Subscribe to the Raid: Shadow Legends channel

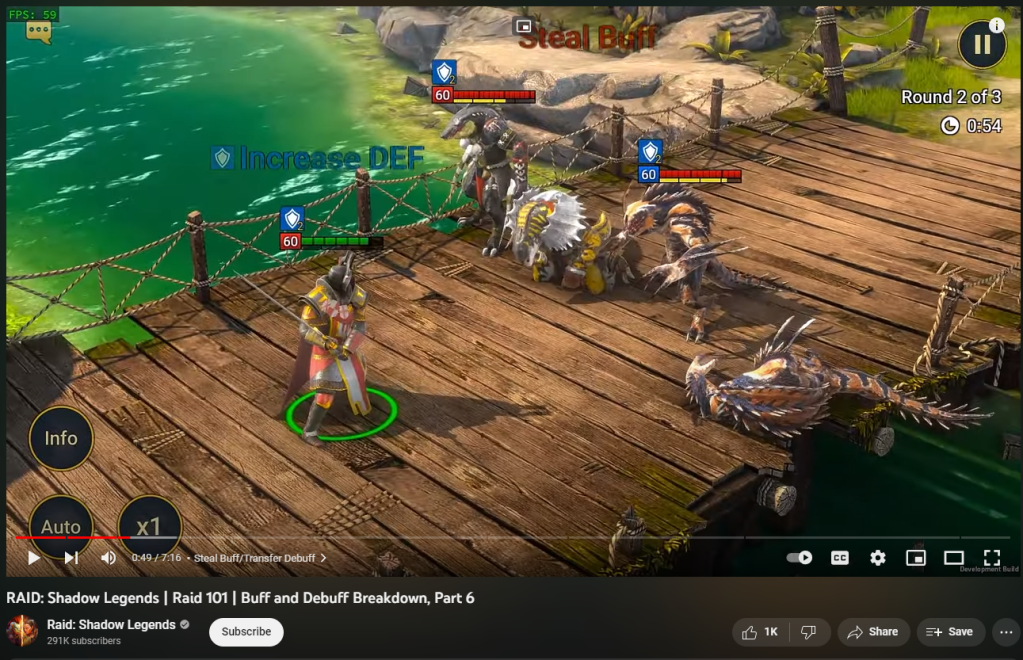click(x=246, y=632)
